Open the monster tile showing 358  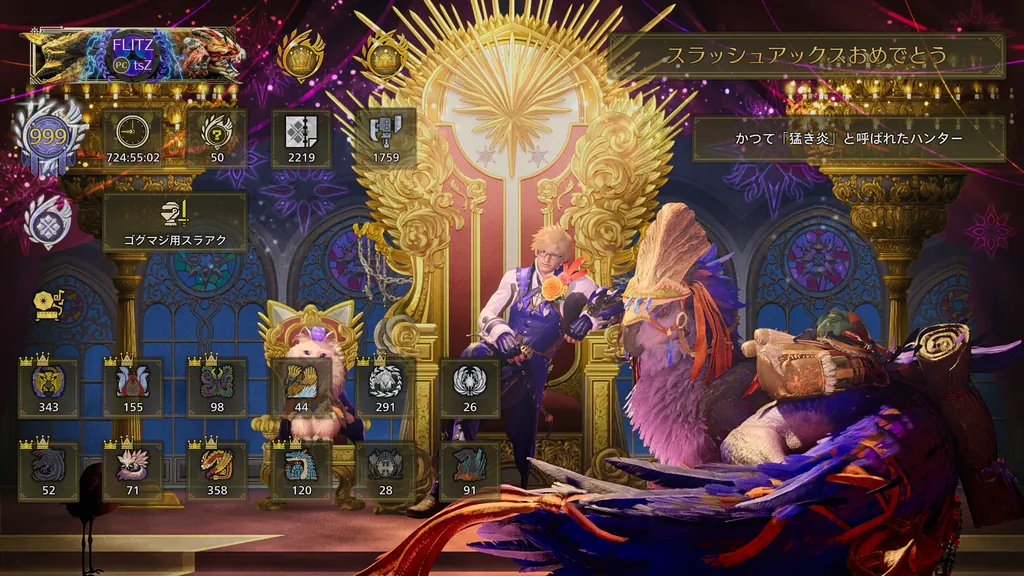click(217, 471)
